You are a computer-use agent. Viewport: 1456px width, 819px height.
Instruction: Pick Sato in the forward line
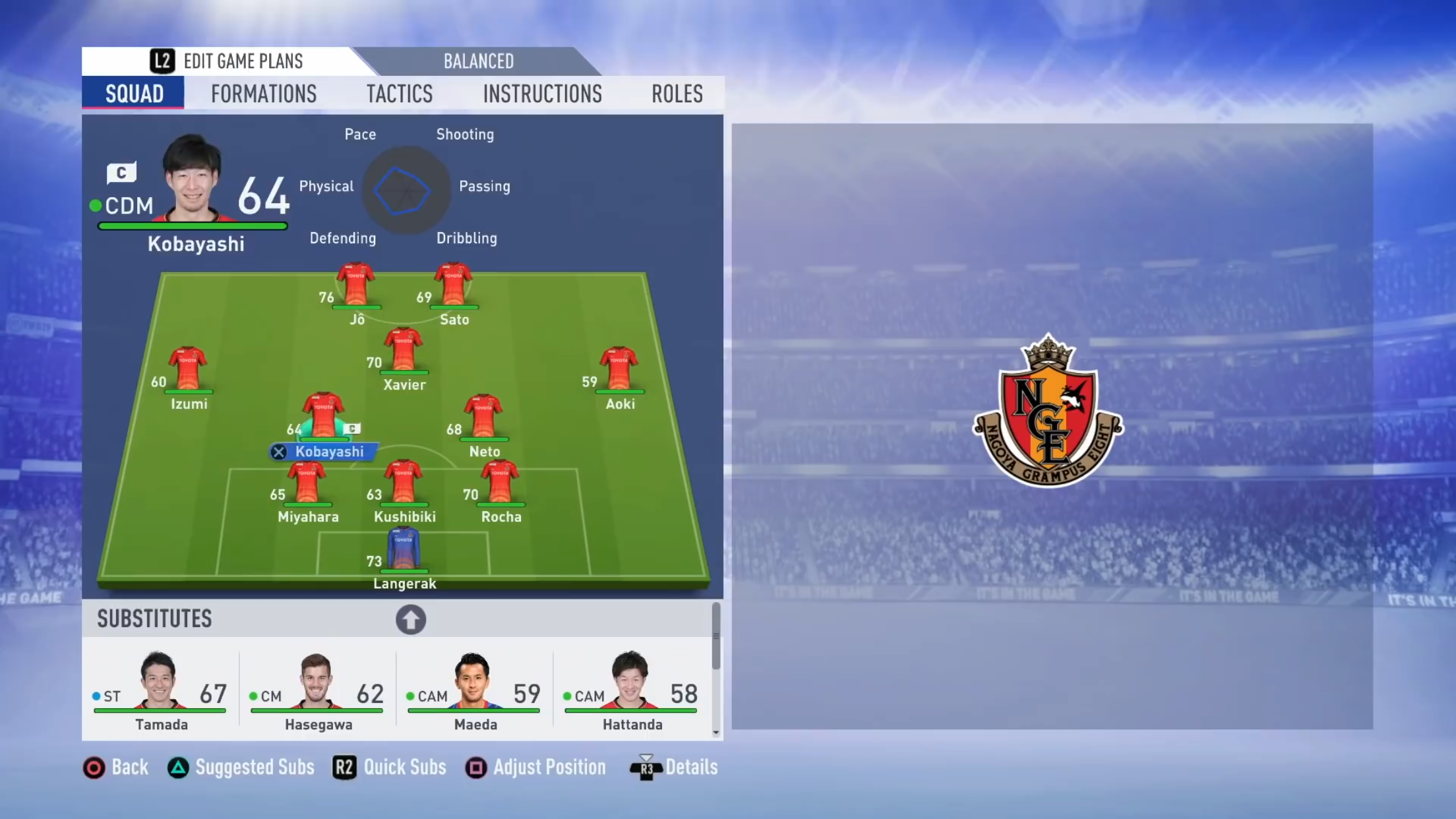coord(454,285)
